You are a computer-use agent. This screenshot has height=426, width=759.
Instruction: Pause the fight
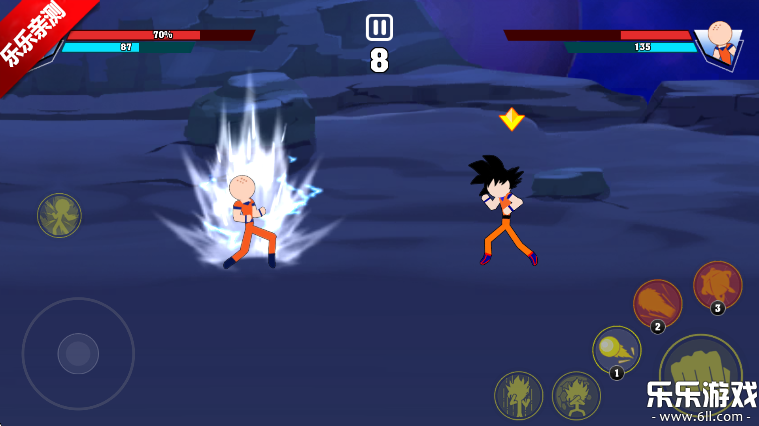379,27
